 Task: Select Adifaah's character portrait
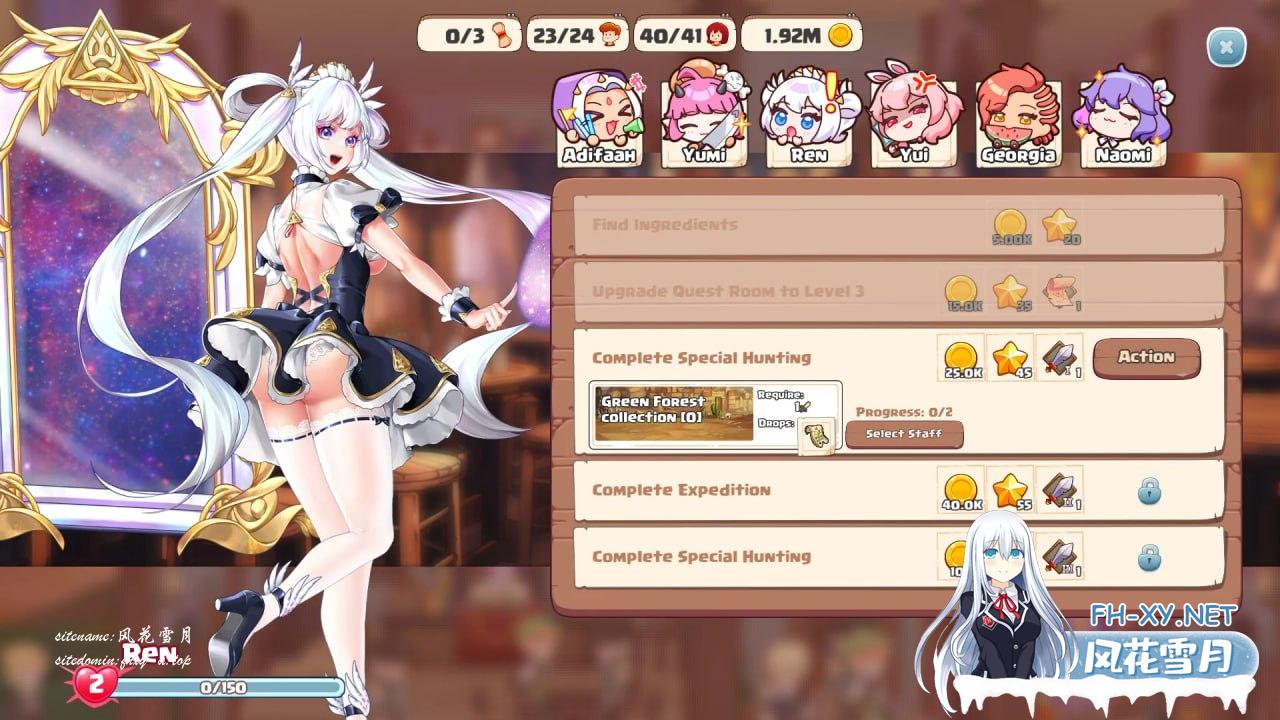599,120
